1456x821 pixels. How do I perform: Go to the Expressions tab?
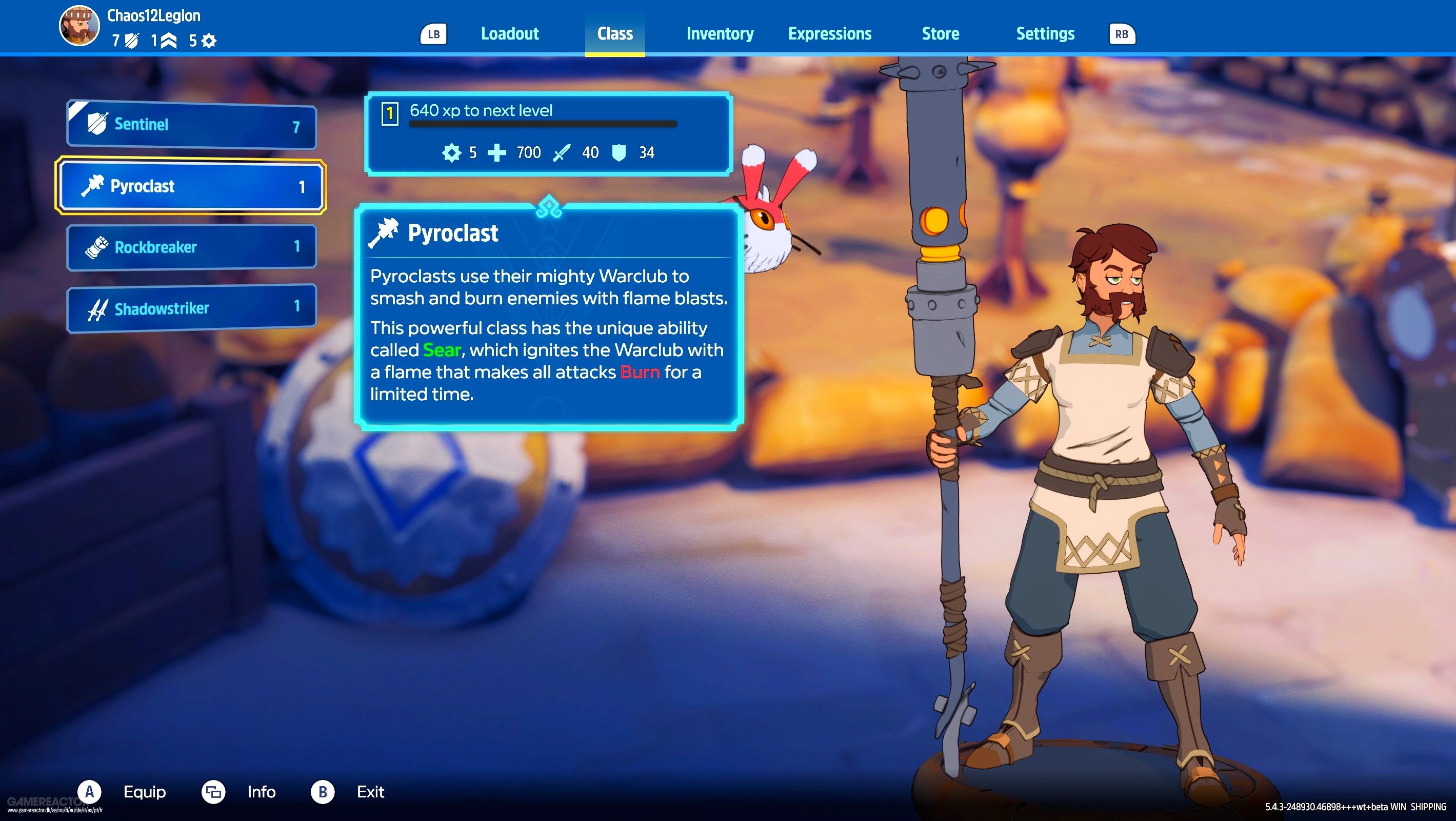[829, 34]
